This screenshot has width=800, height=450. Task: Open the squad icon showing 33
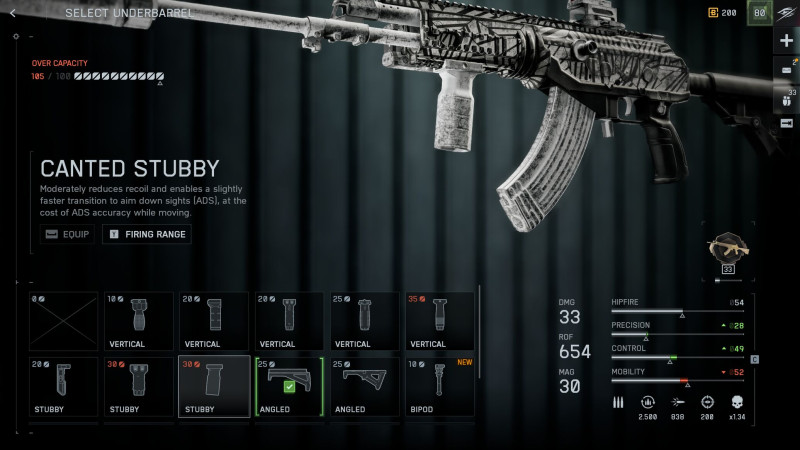786,98
